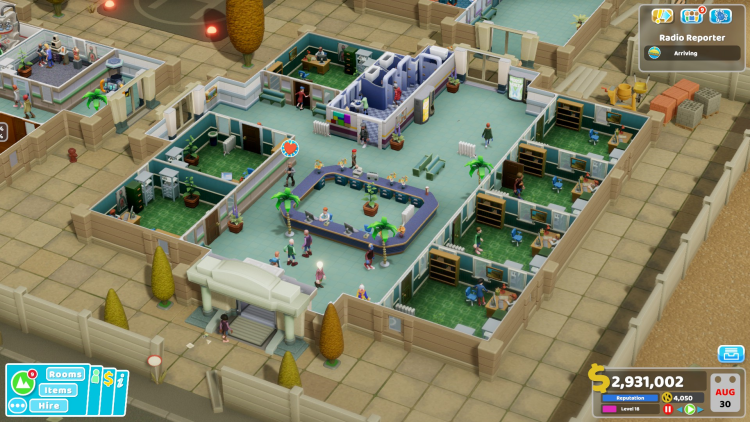The height and width of the screenshot is (422, 750).
Task: Switch to the info tab
Action: pos(122,381)
